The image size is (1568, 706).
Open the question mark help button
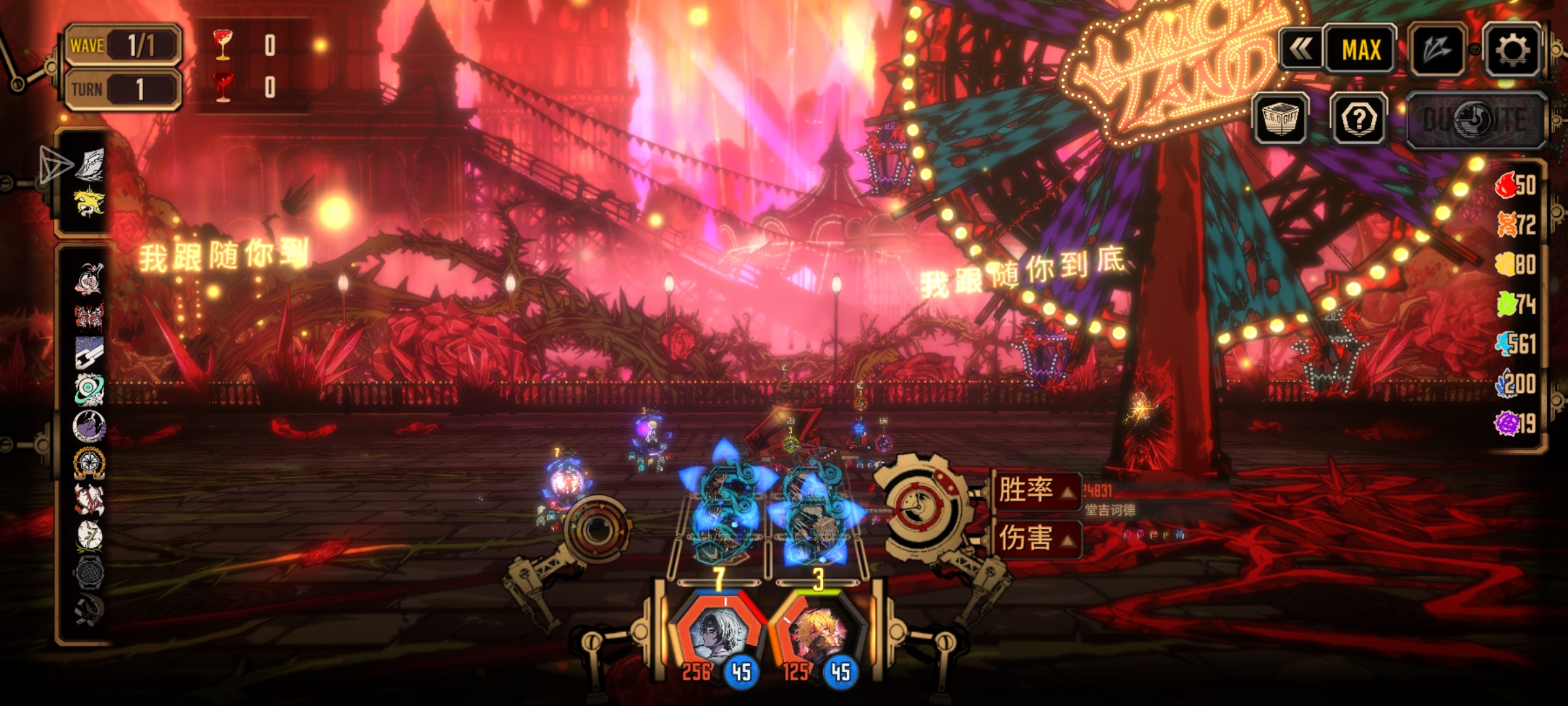pos(1359,119)
